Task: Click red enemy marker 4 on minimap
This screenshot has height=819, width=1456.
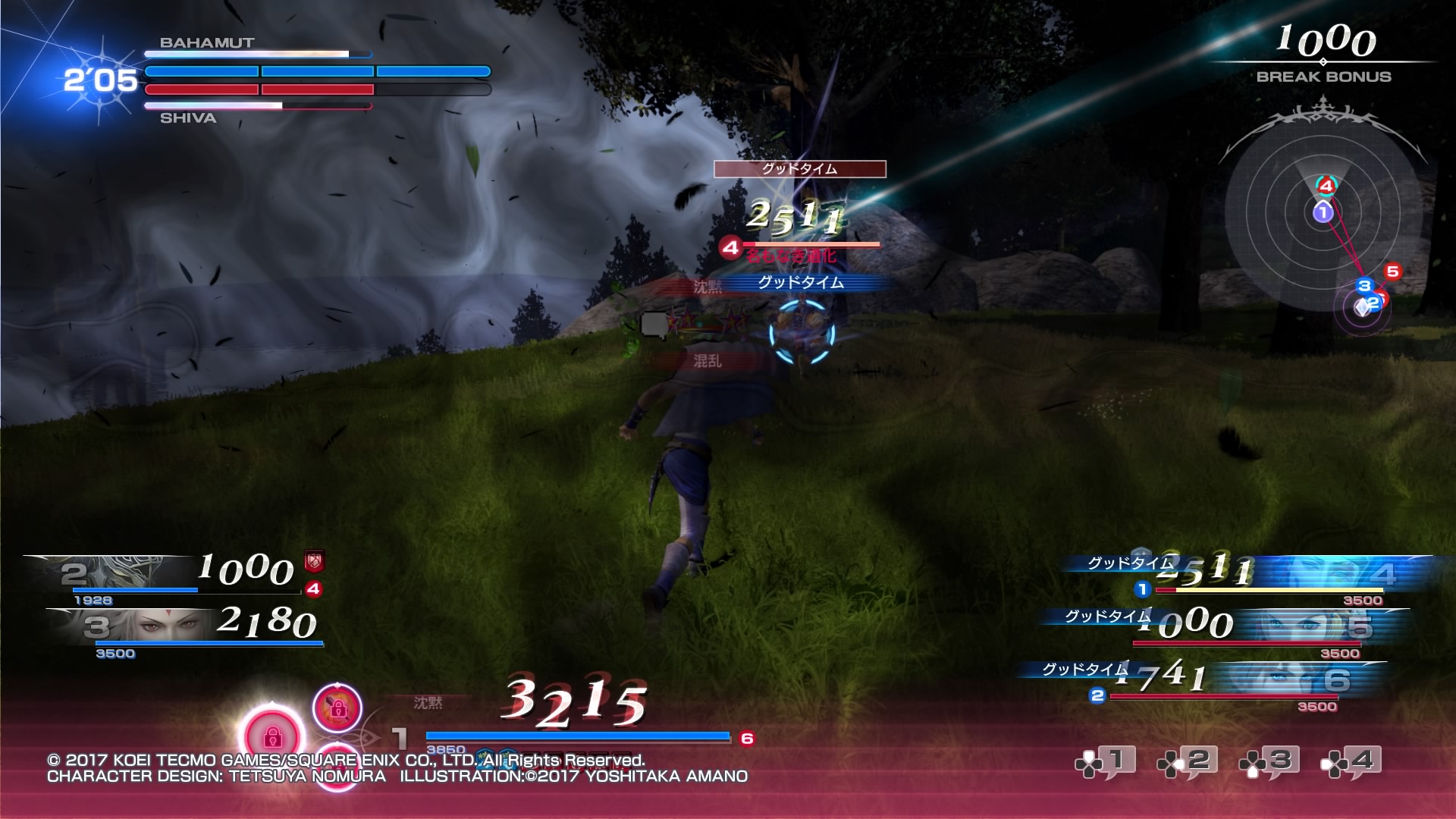Action: tap(1326, 186)
